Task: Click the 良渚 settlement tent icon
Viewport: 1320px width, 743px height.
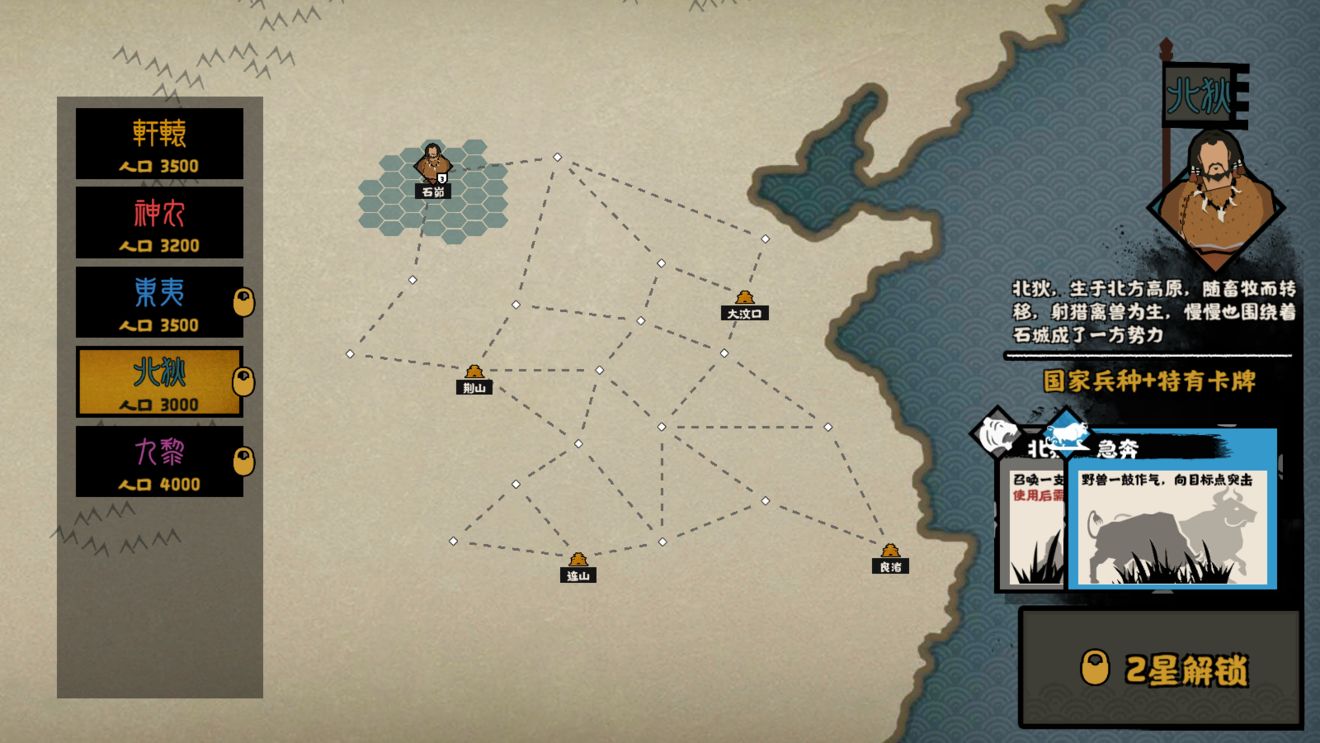Action: [x=891, y=548]
